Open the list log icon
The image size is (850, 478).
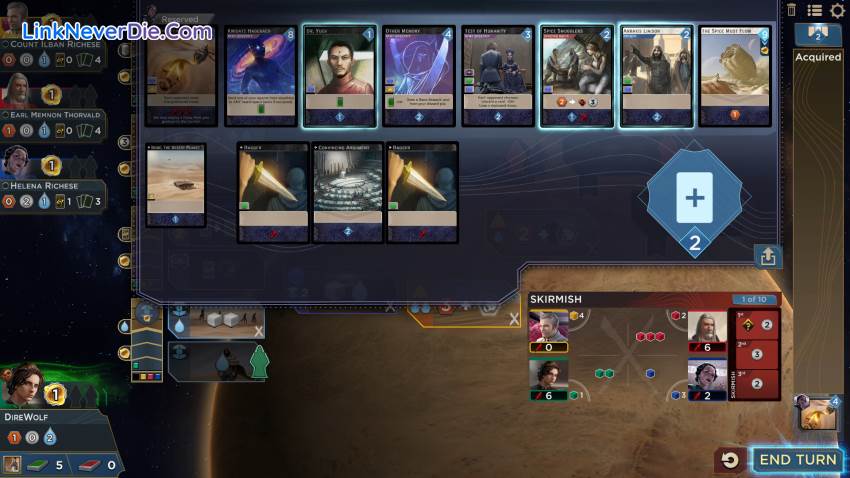point(815,10)
